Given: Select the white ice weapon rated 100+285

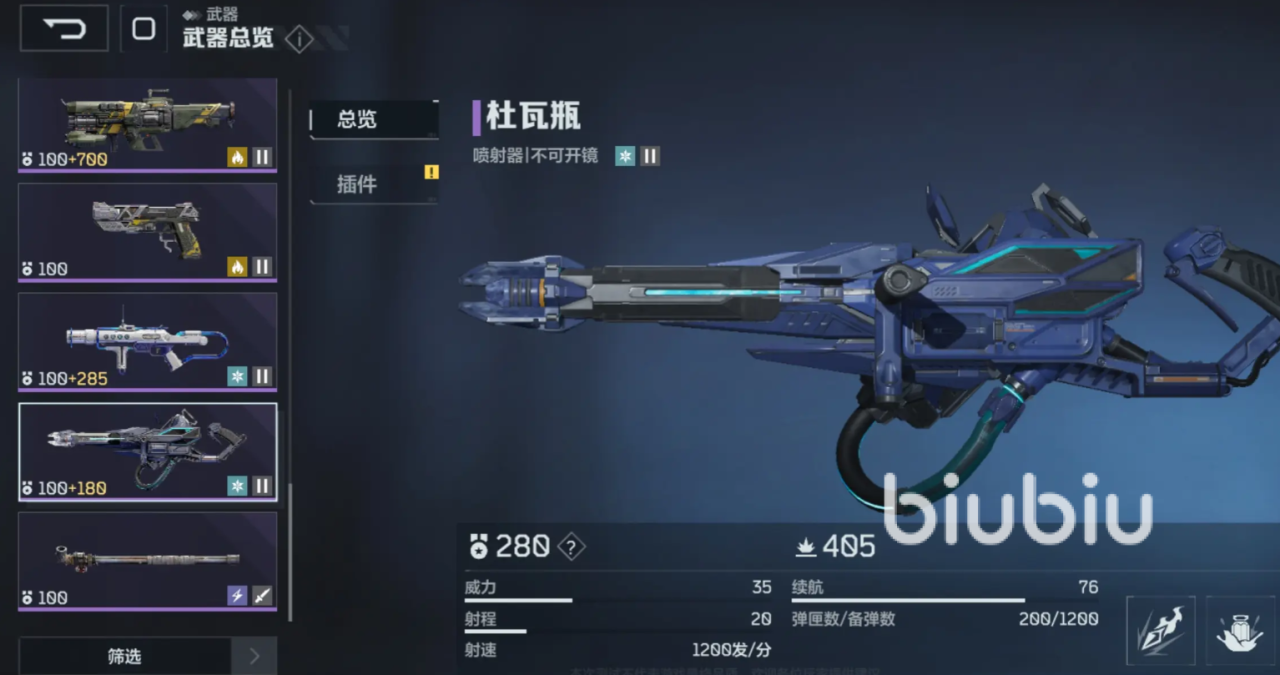Looking at the screenshot, I should click(x=147, y=341).
